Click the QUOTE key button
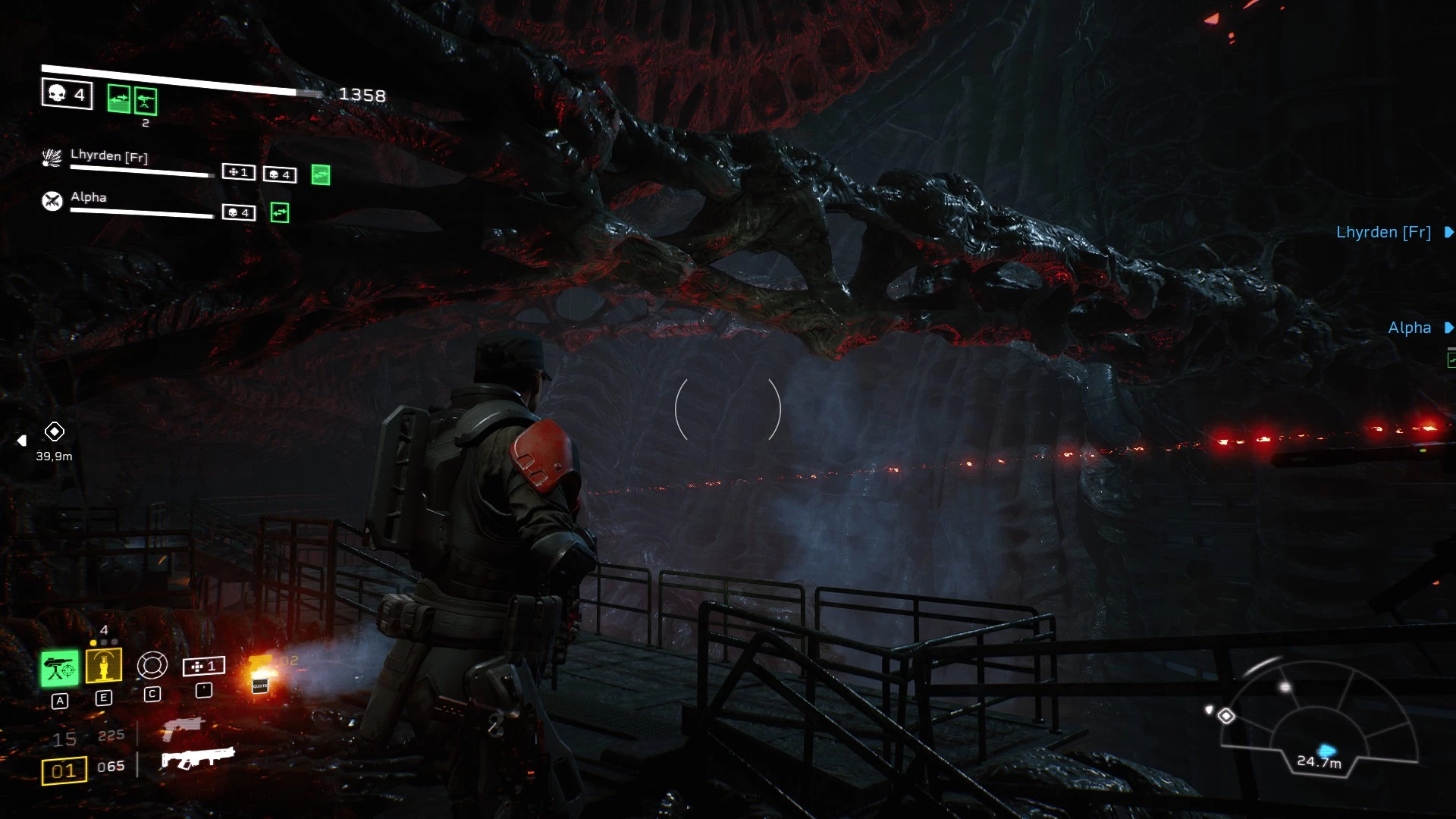Screen dimensions: 1456x819 click(x=260, y=686)
